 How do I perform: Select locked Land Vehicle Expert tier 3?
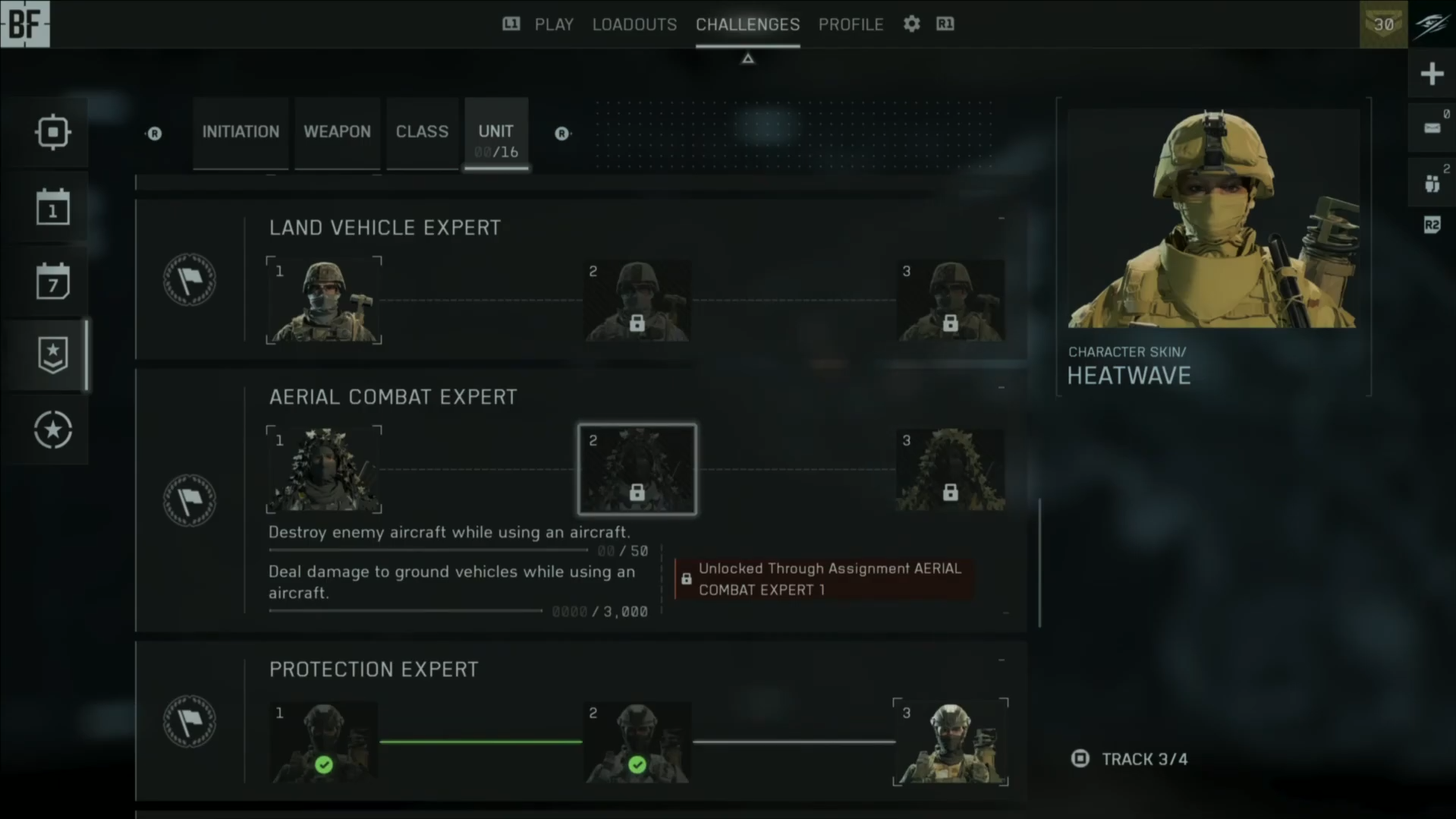coord(950,301)
